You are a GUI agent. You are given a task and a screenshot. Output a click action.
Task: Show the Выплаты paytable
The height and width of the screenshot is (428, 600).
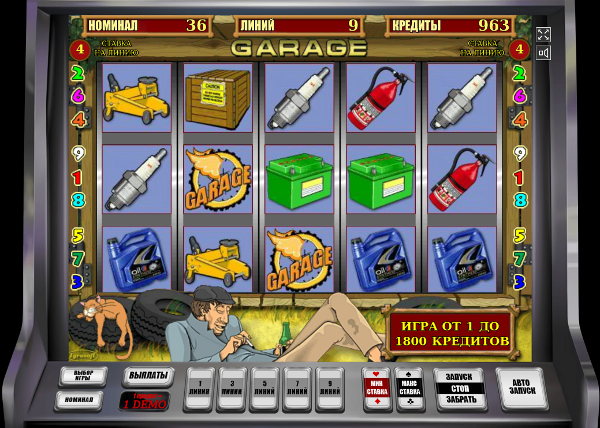click(x=147, y=376)
